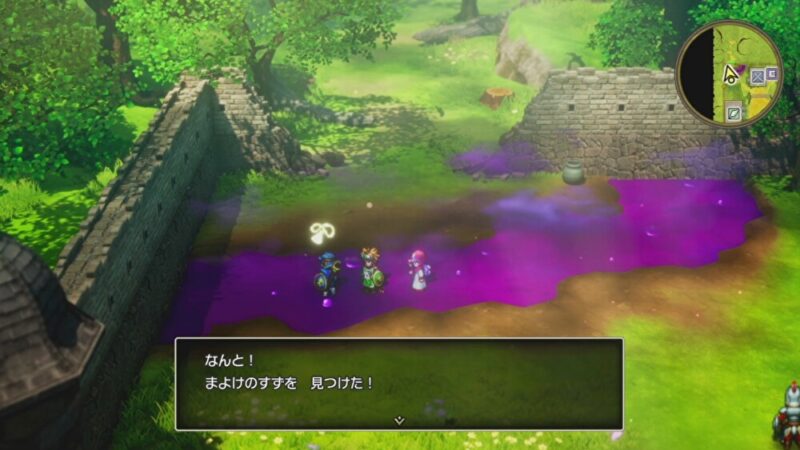This screenshot has height=450, width=800.
Task: Click the player arrow on the minimap
Action: [732, 72]
